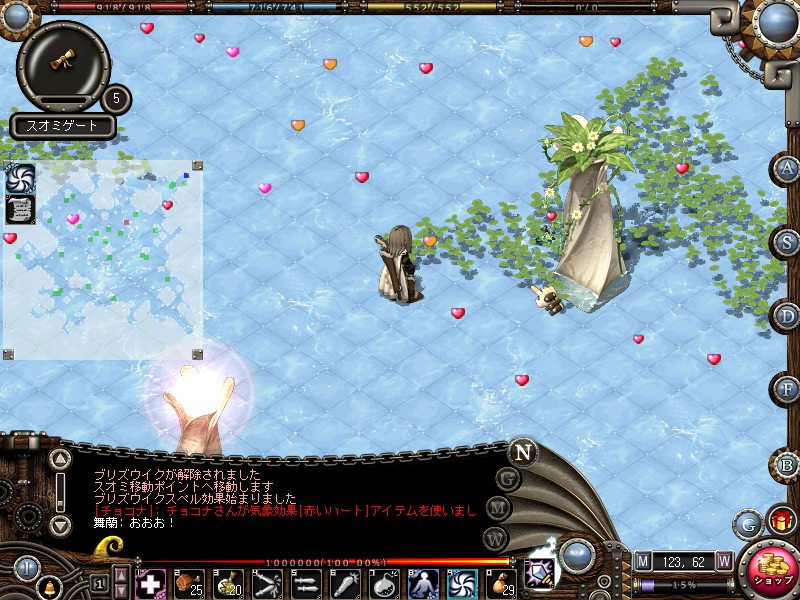Click the red gift box icon
The width and height of the screenshot is (800, 600).
781,520
